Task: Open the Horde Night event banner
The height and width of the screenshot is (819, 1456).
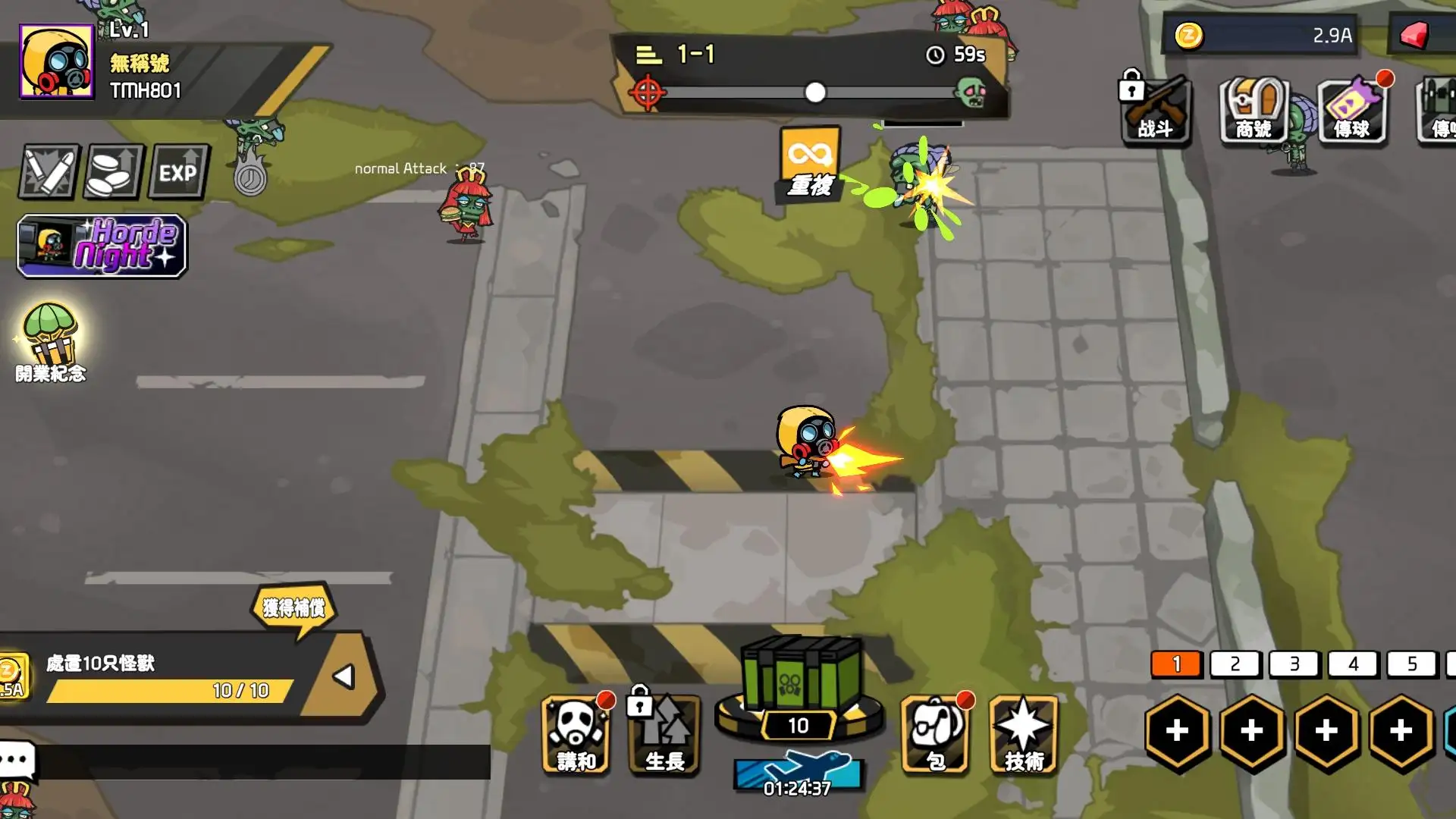Action: pos(102,246)
